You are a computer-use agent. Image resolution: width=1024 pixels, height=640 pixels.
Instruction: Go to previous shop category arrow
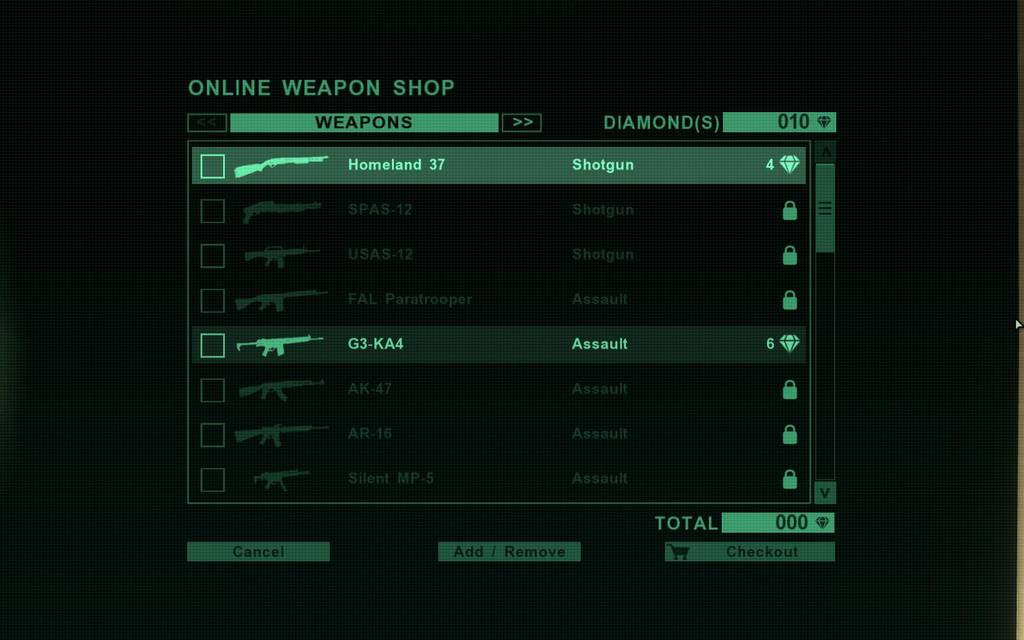pyautogui.click(x=206, y=122)
